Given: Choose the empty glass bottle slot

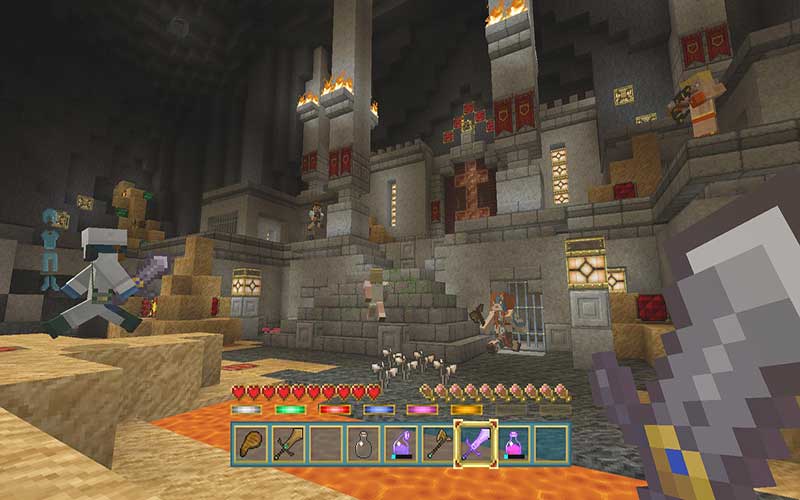Looking at the screenshot, I should pos(362,444).
